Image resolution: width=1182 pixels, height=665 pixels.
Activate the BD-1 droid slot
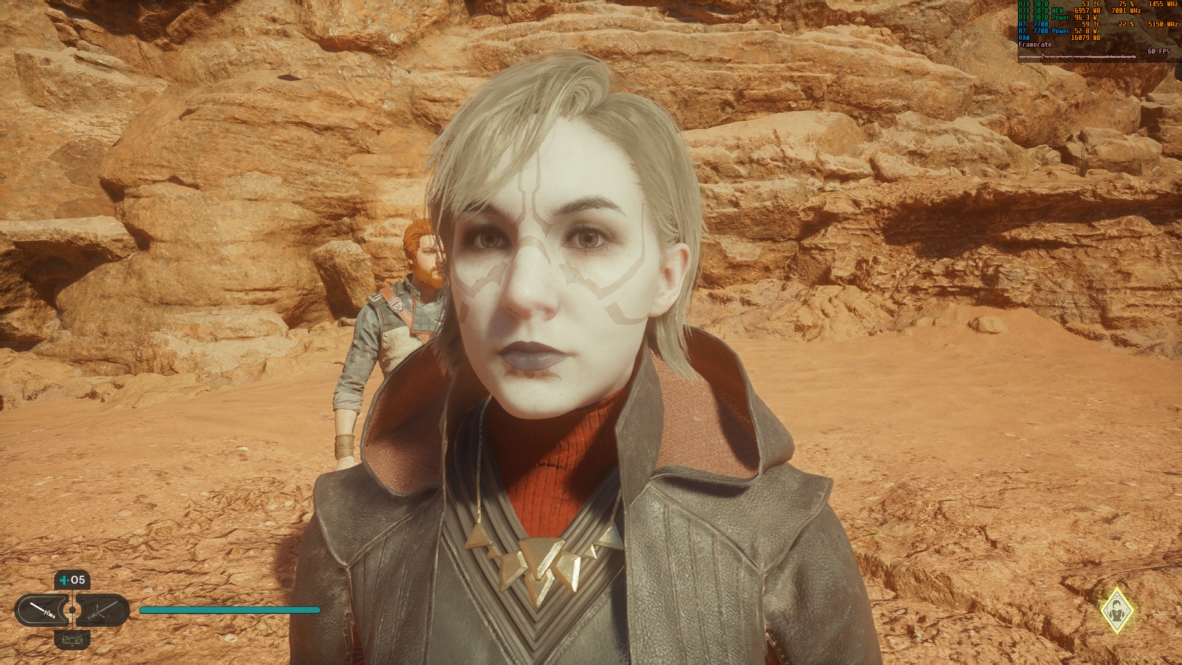pyautogui.click(x=72, y=639)
